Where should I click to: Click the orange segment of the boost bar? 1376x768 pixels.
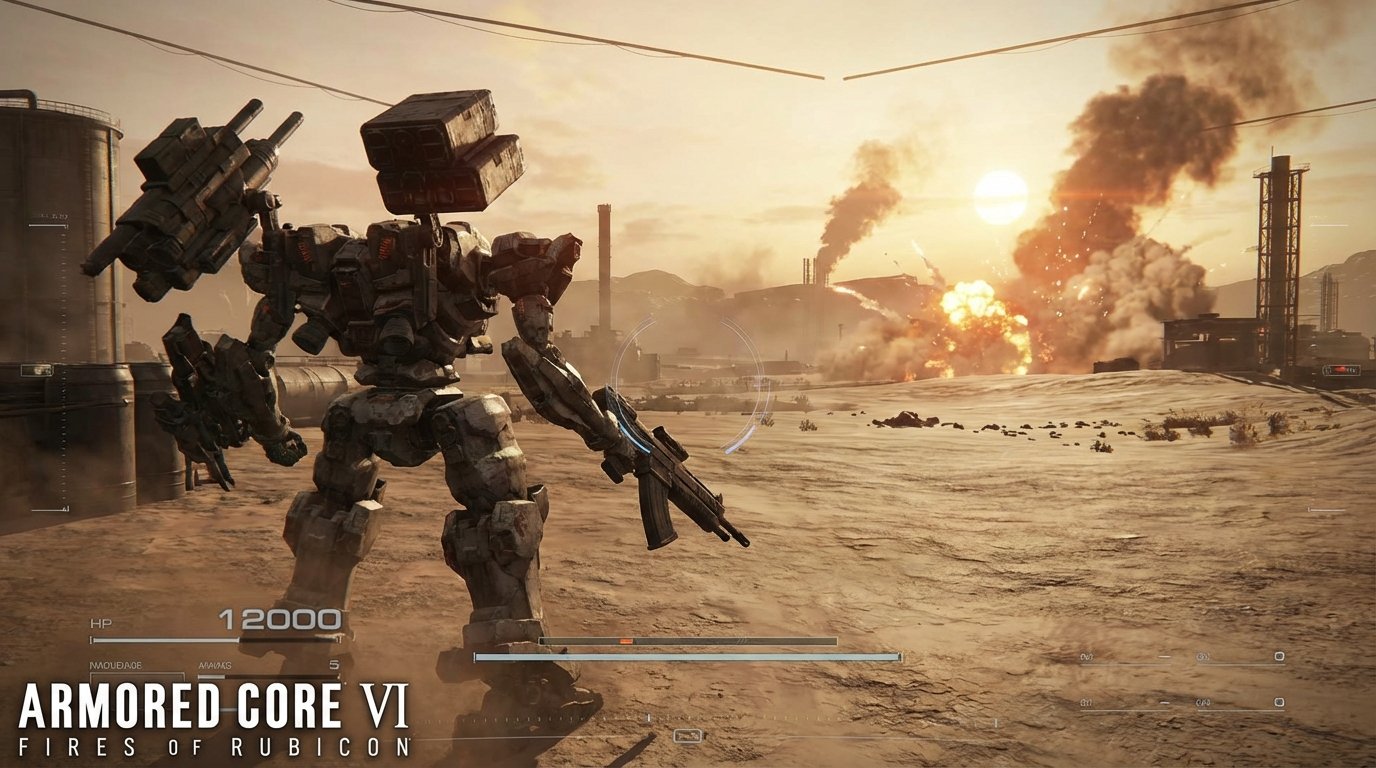(624, 641)
